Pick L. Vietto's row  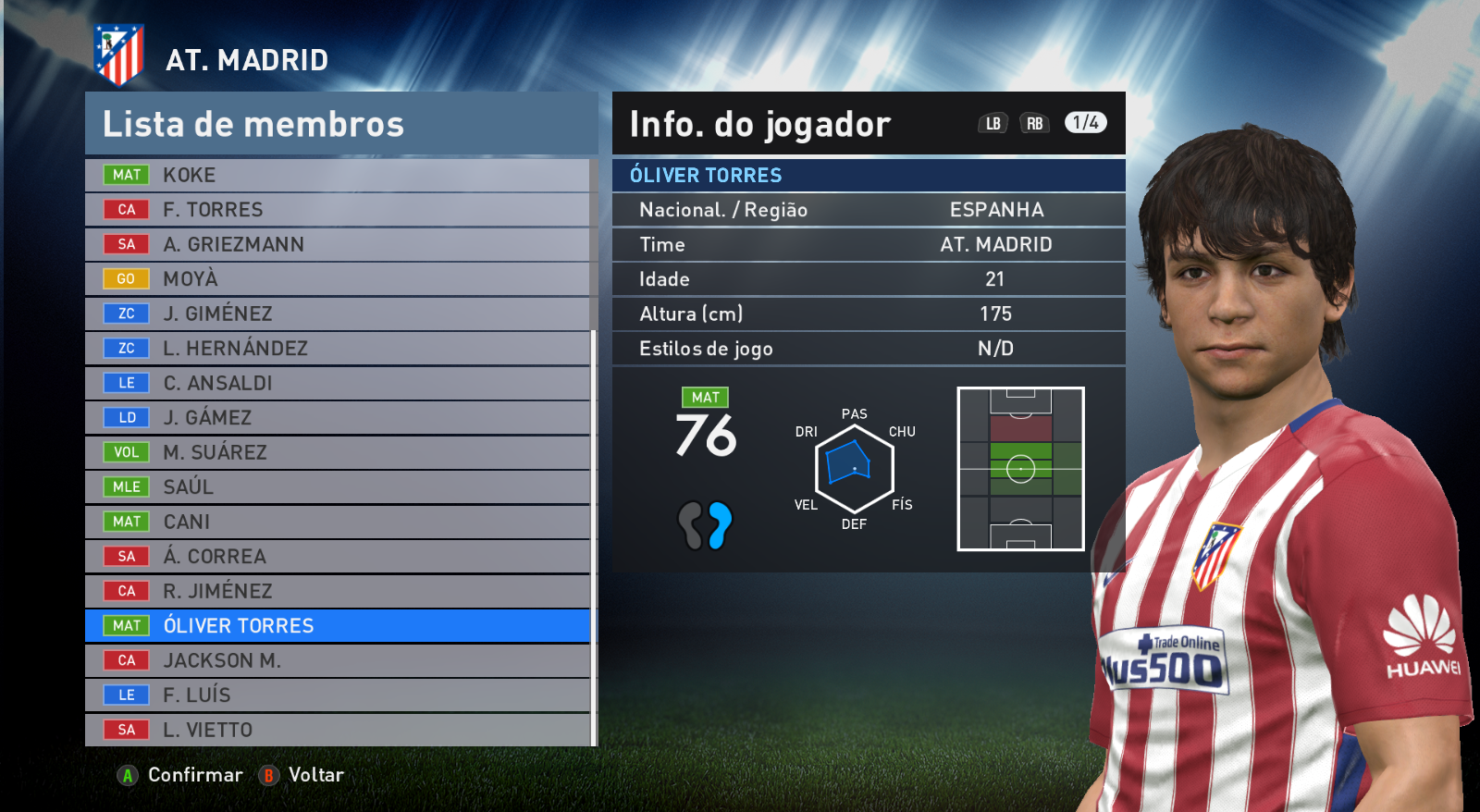(x=337, y=730)
